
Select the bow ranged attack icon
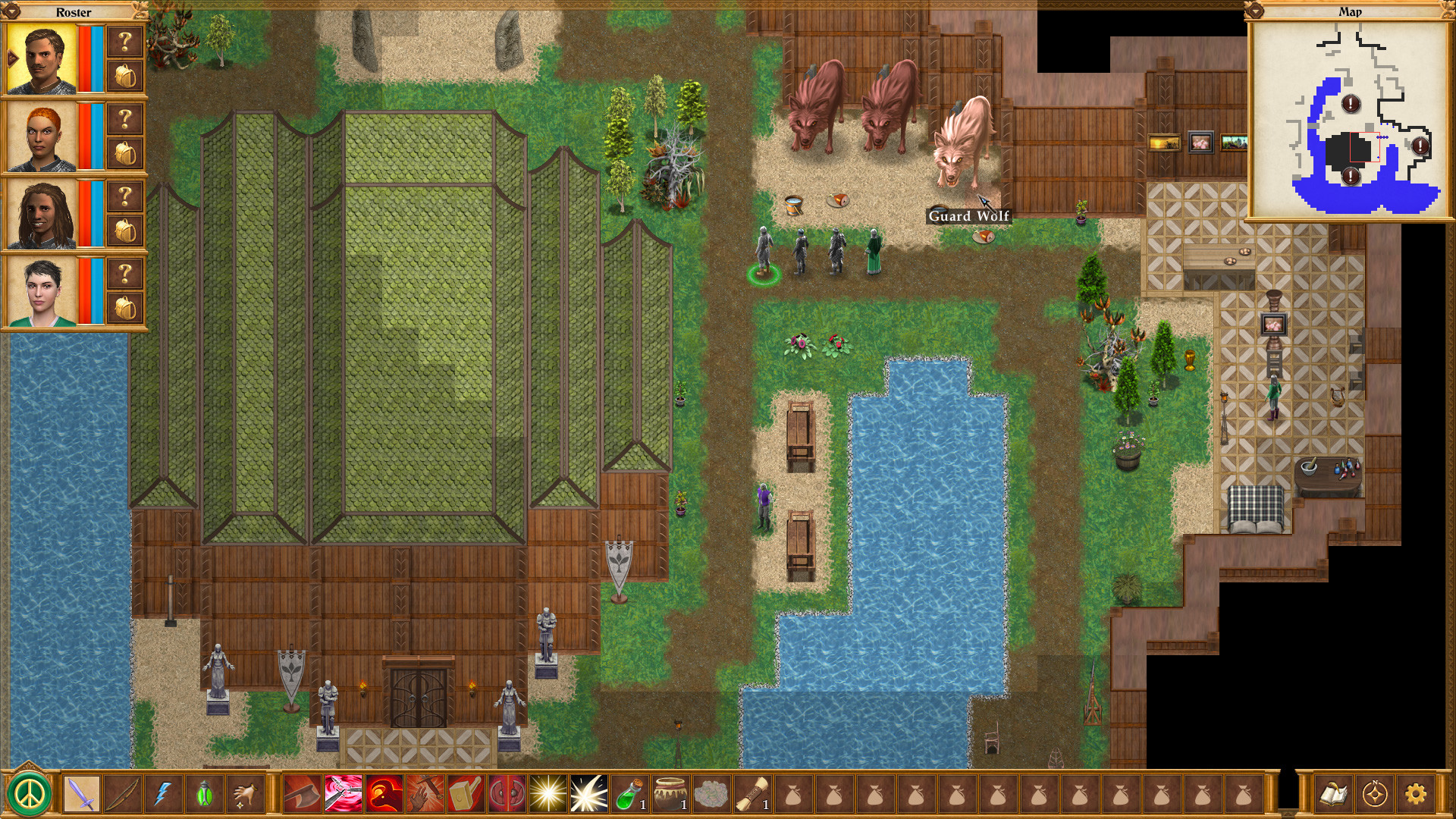coord(121,795)
